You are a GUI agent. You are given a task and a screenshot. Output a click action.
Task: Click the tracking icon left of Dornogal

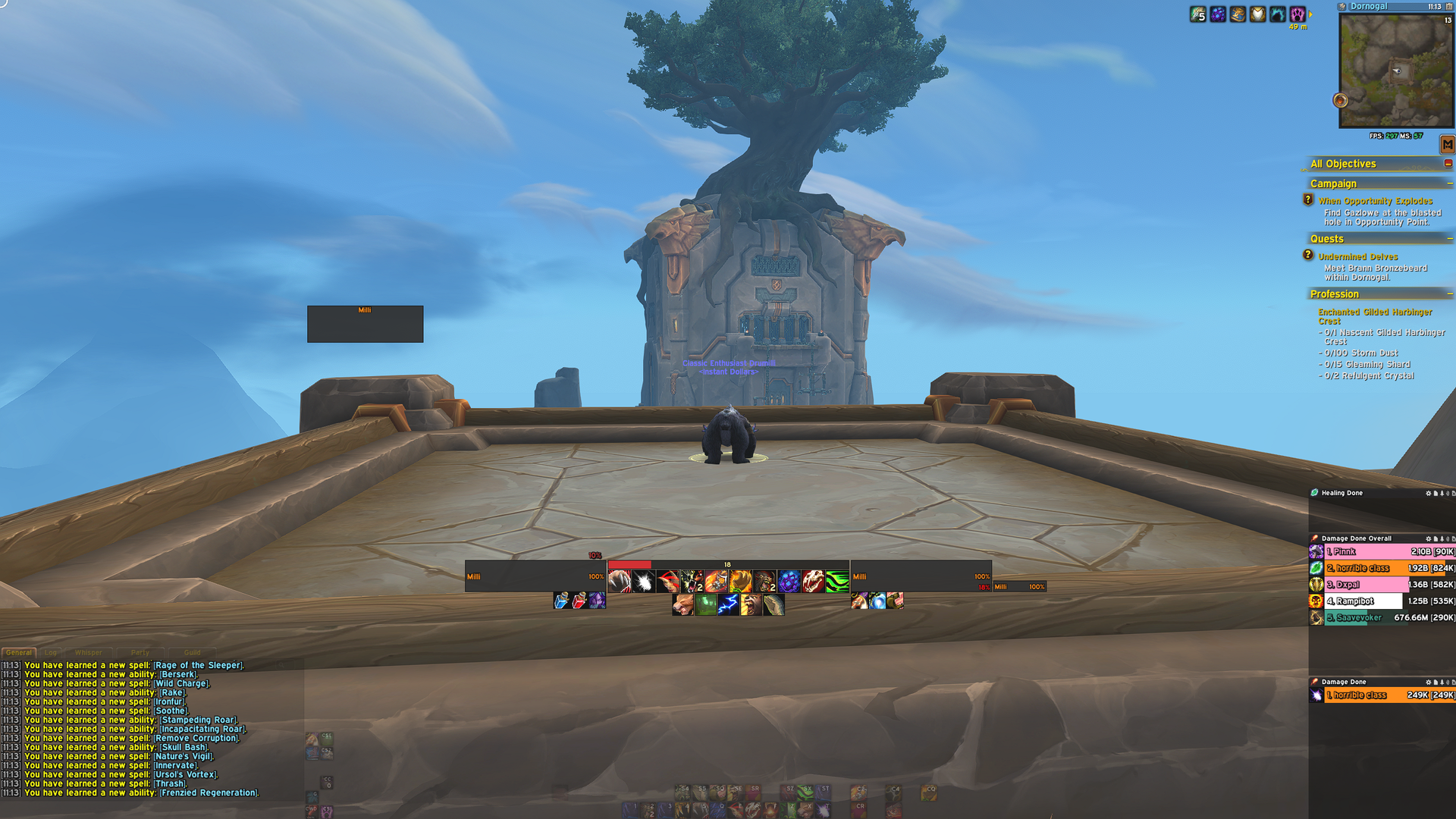tap(1342, 7)
